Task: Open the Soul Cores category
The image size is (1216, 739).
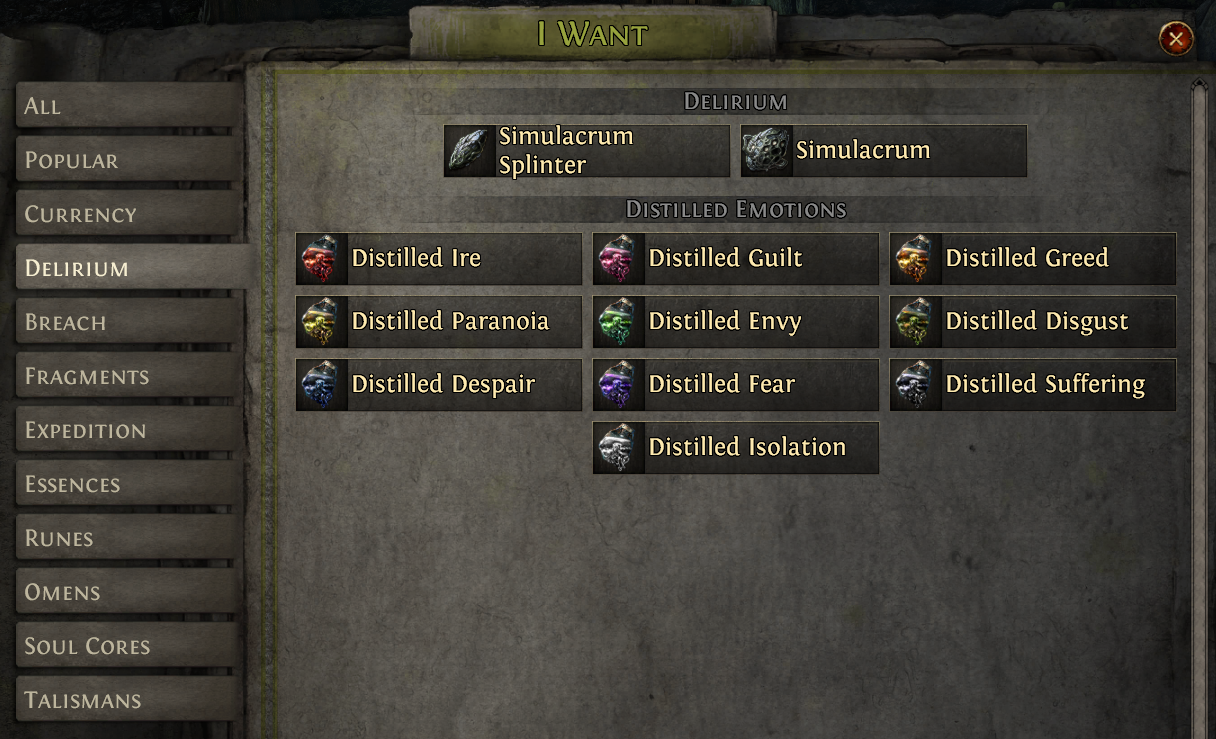Action: point(128,646)
